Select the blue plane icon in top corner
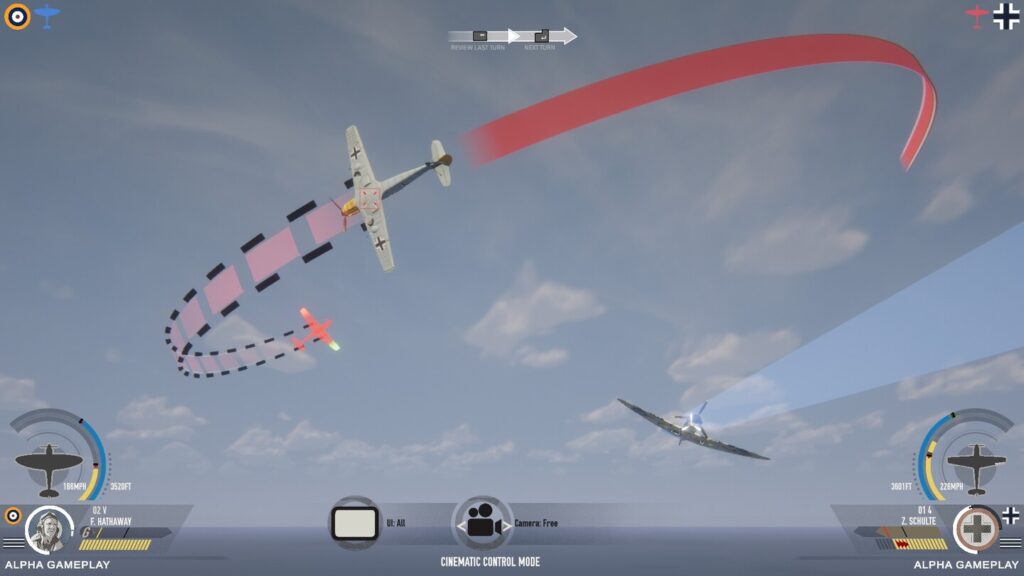Viewport: 1024px width, 576px height. point(47,15)
